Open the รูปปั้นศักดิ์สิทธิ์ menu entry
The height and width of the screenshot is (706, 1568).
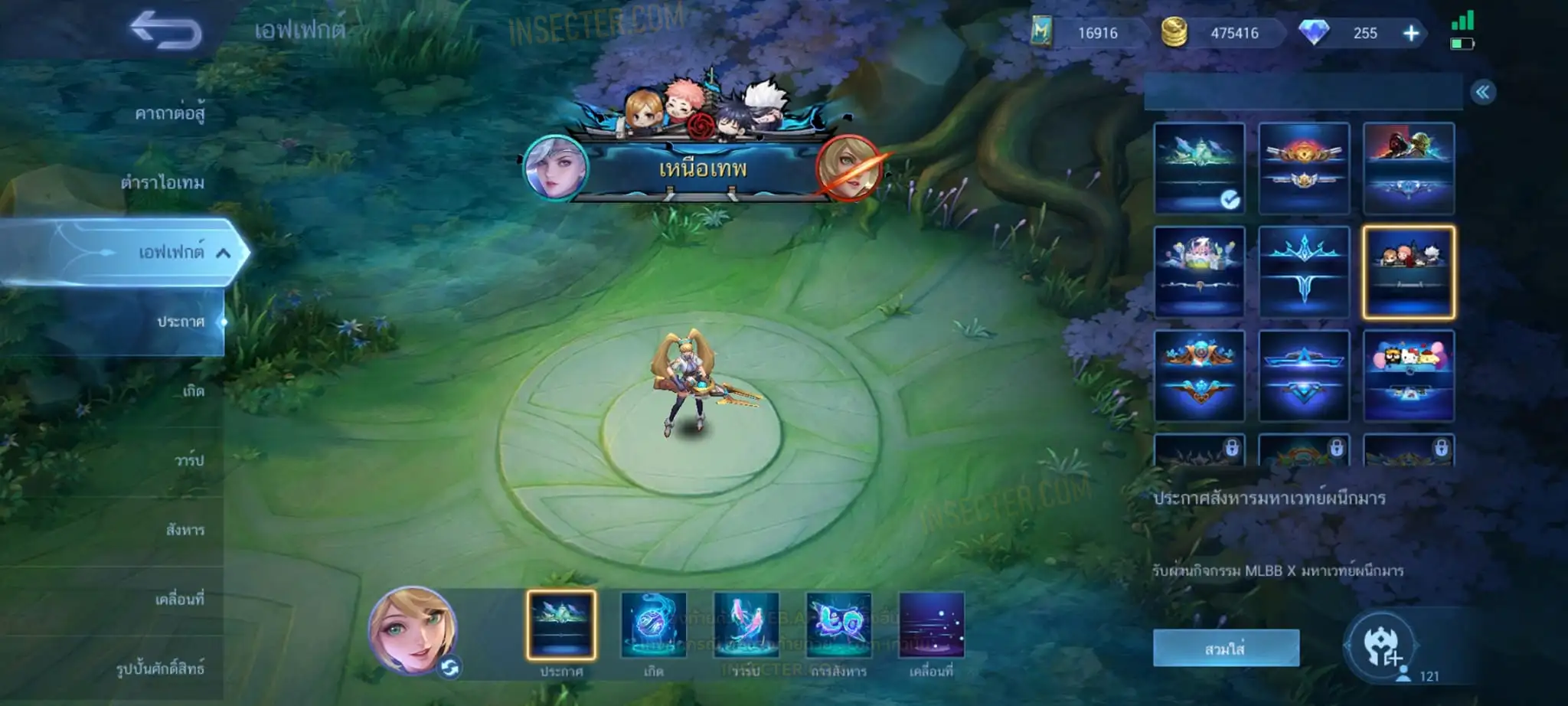[x=160, y=668]
